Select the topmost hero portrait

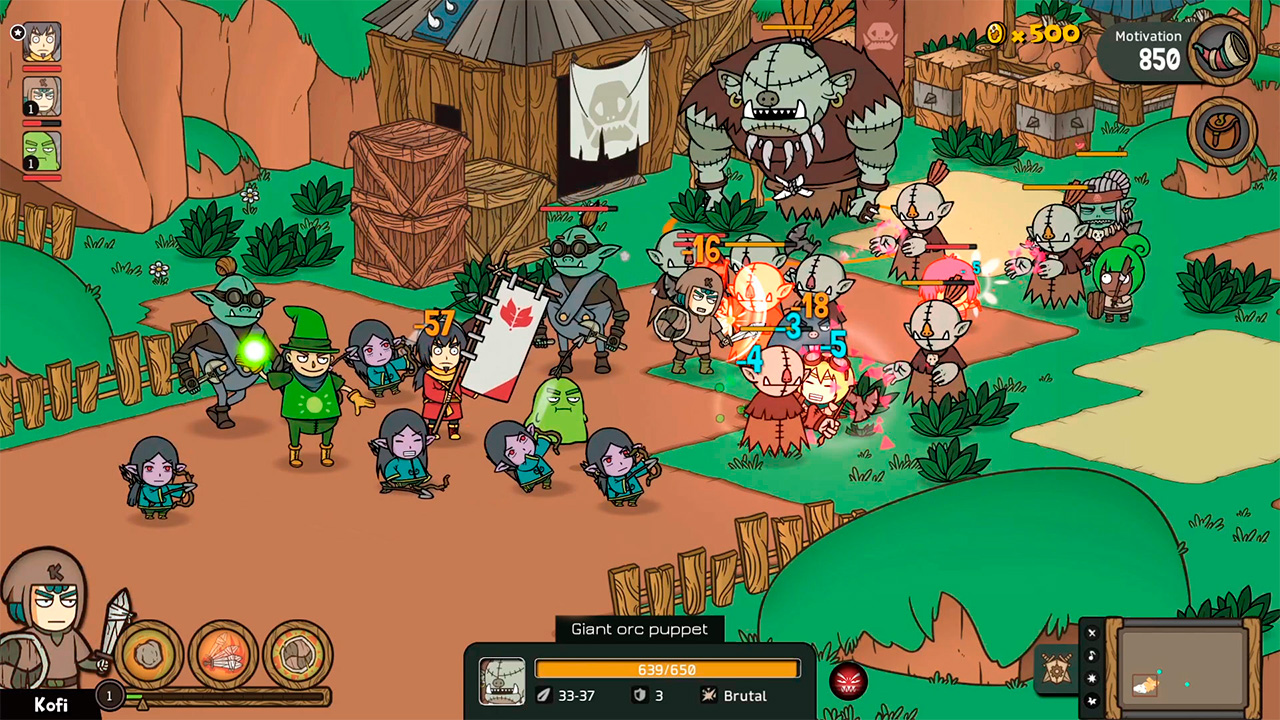click(40, 44)
